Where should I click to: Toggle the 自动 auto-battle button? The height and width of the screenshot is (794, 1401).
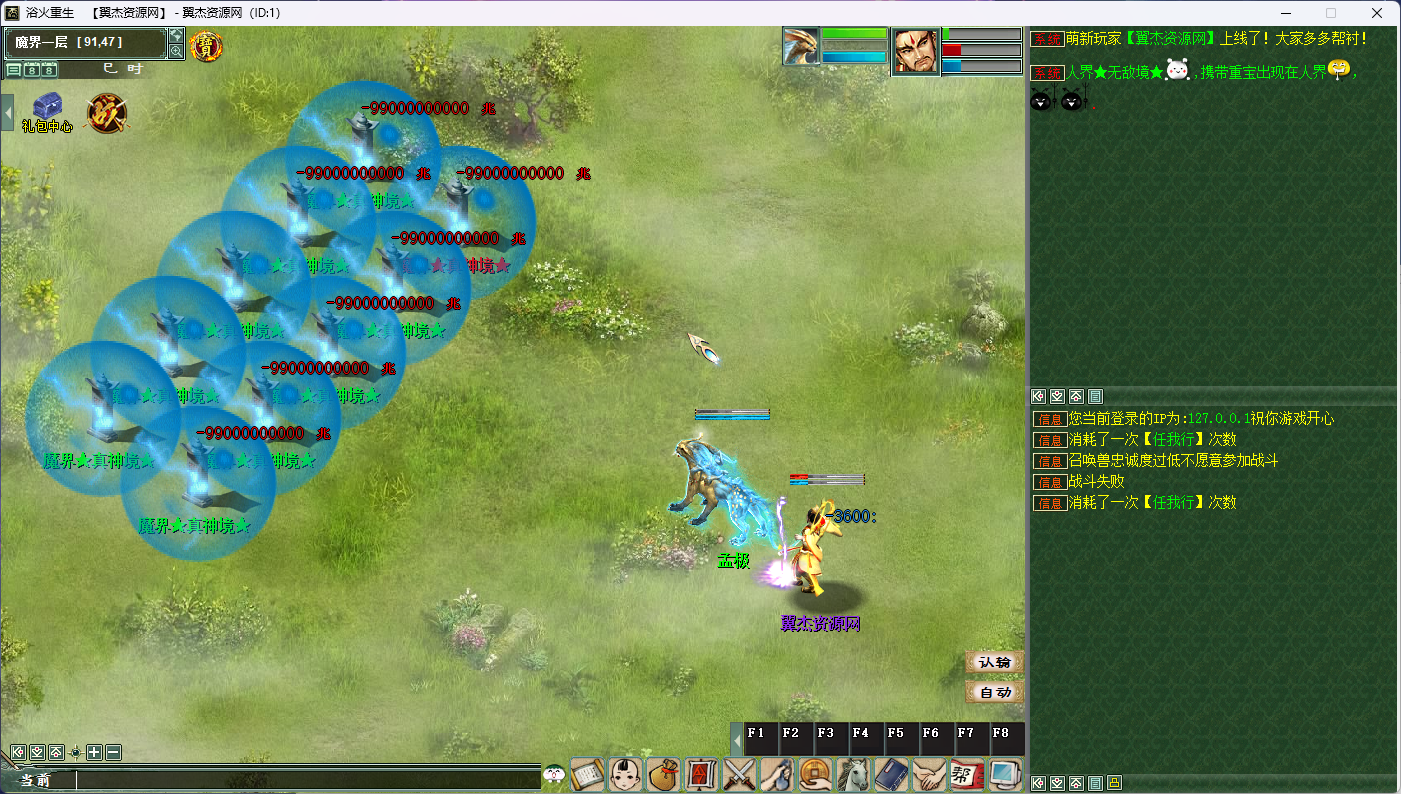coord(994,692)
